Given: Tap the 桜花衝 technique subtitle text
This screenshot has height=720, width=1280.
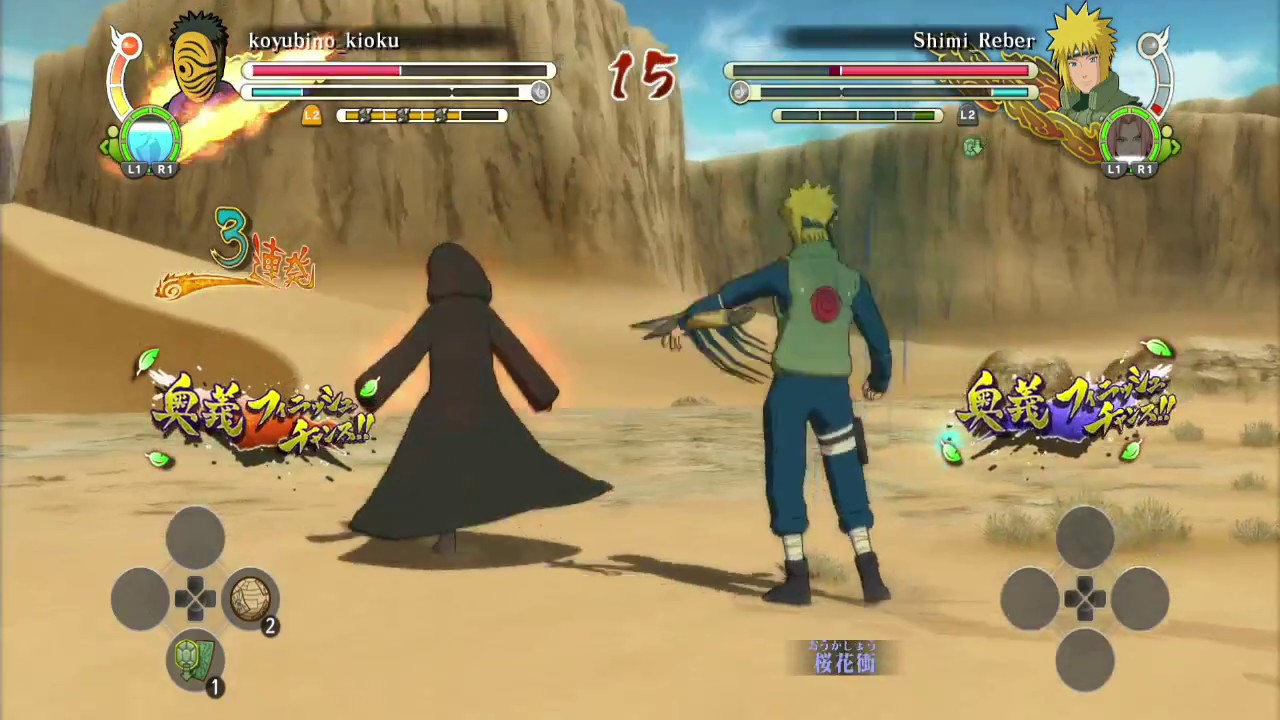Looking at the screenshot, I should tap(845, 663).
